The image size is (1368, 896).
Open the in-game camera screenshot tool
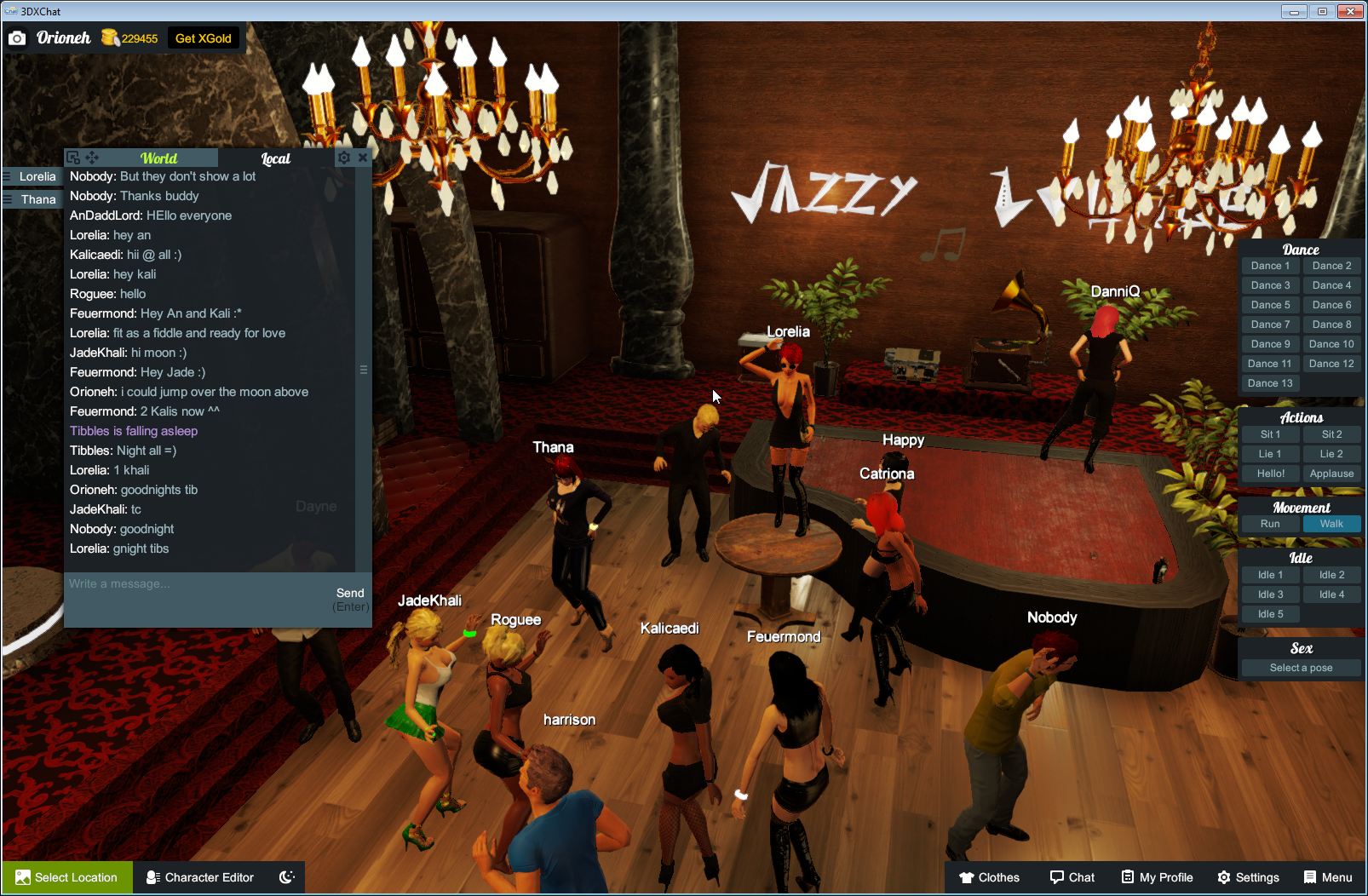tap(18, 38)
